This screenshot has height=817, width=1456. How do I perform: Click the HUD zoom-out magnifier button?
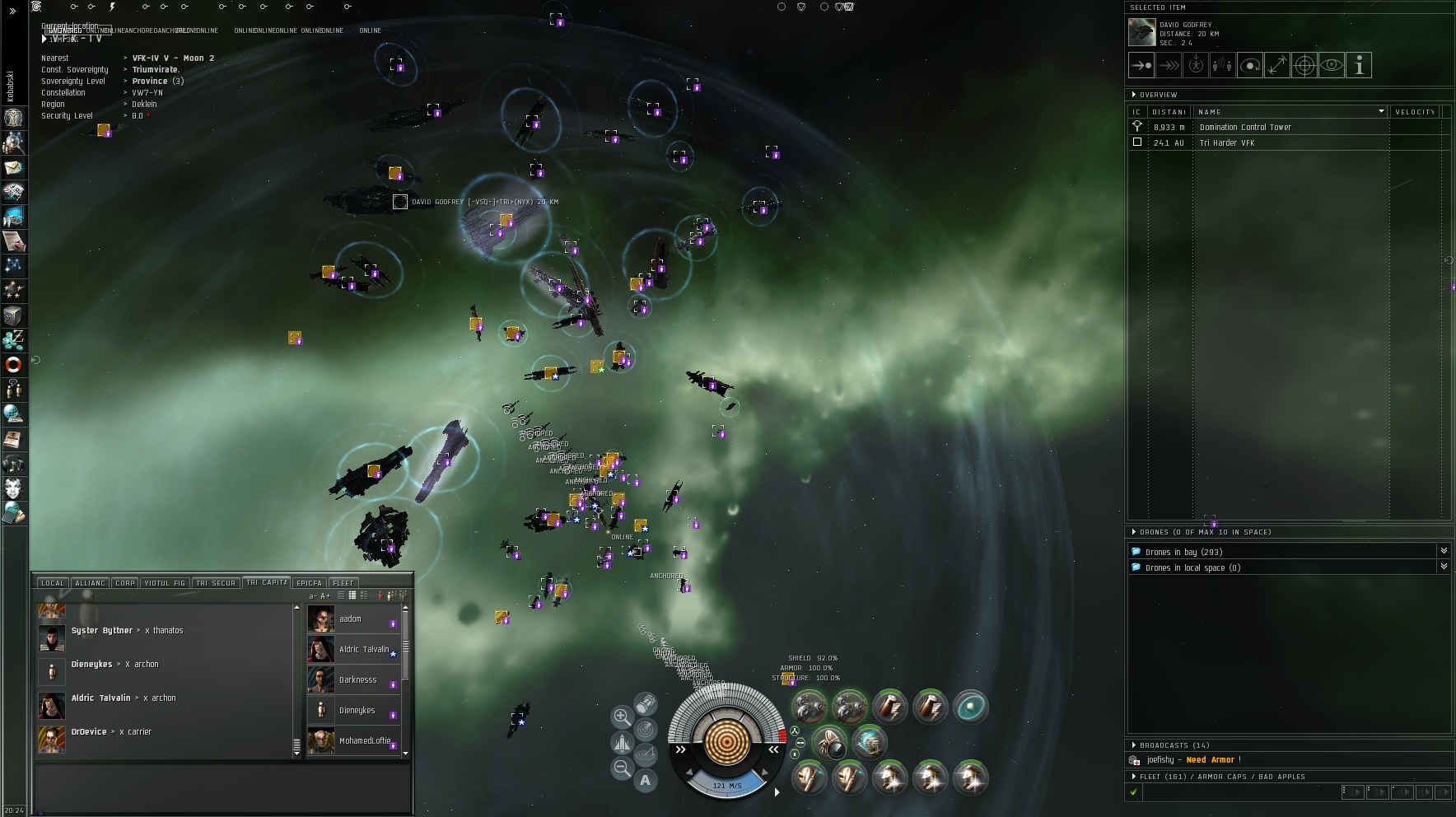622,769
